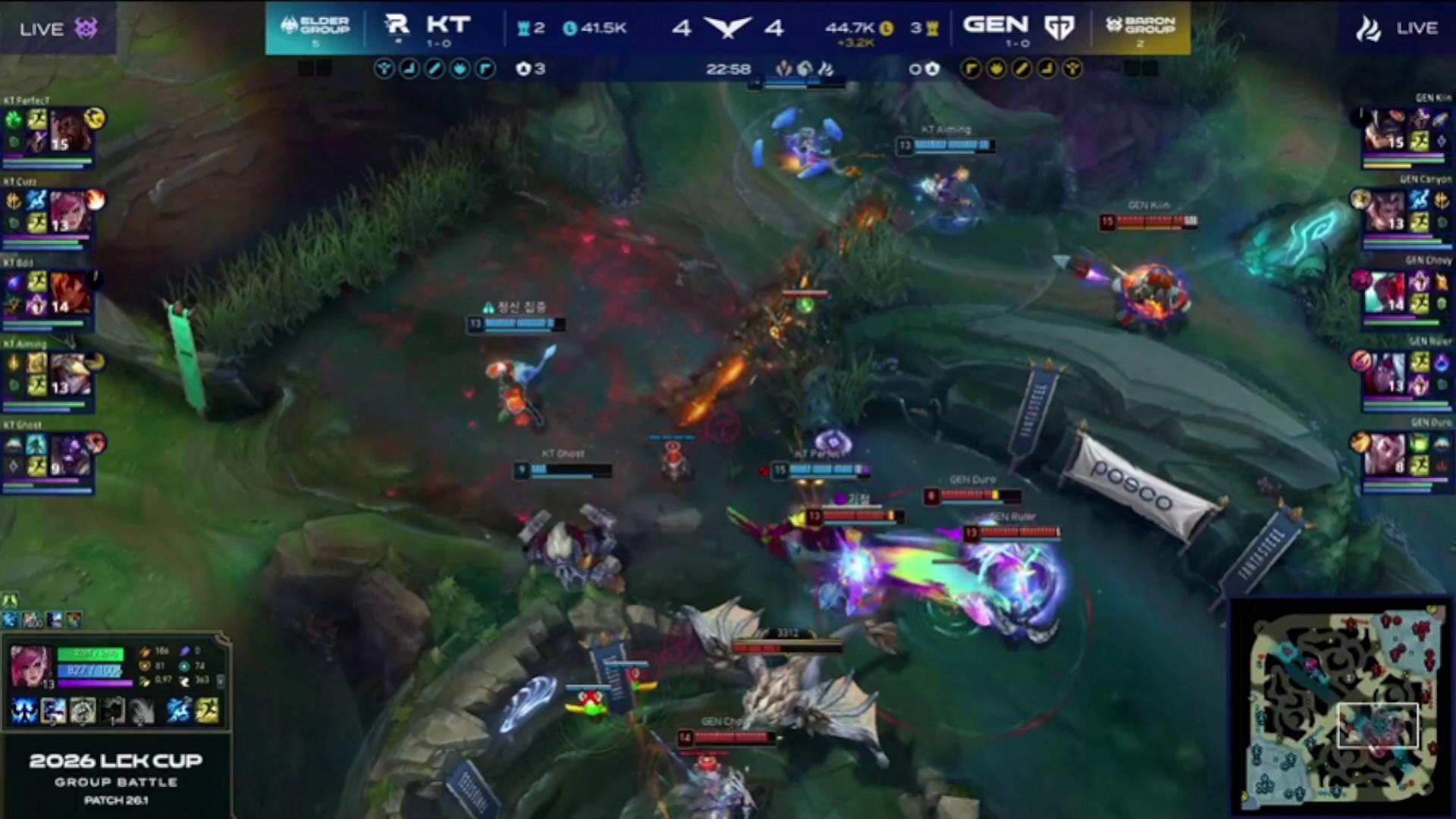Select GEN Kiin's champion portrait
1456x819 pixels.
point(1385,130)
